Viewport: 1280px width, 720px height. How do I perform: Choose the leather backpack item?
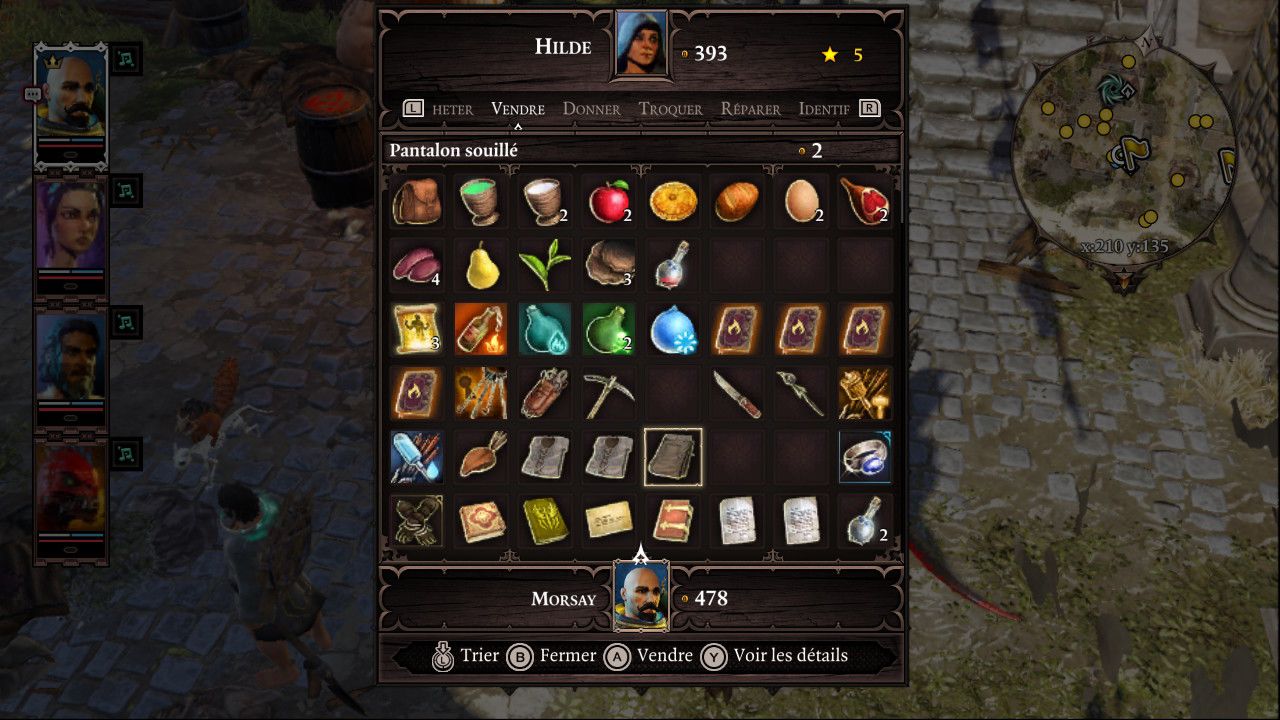[x=417, y=202]
